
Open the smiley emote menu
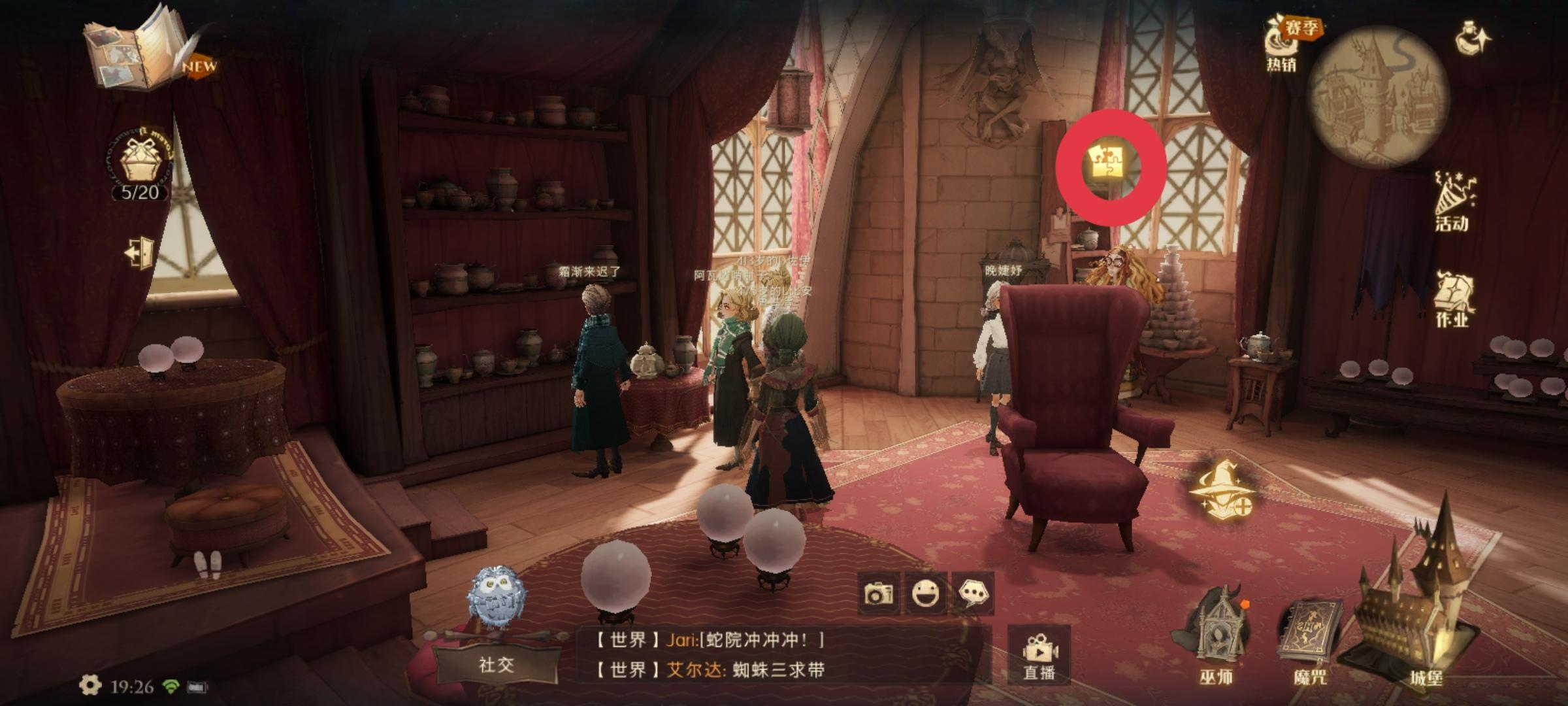(926, 594)
